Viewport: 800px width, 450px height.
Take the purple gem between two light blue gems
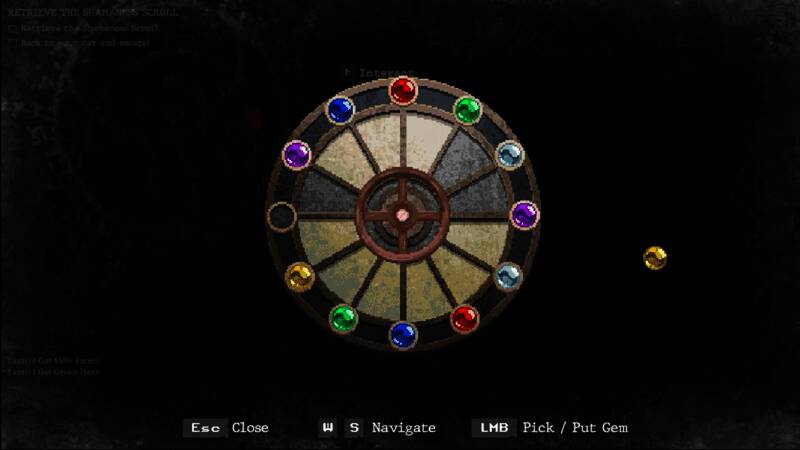524,214
